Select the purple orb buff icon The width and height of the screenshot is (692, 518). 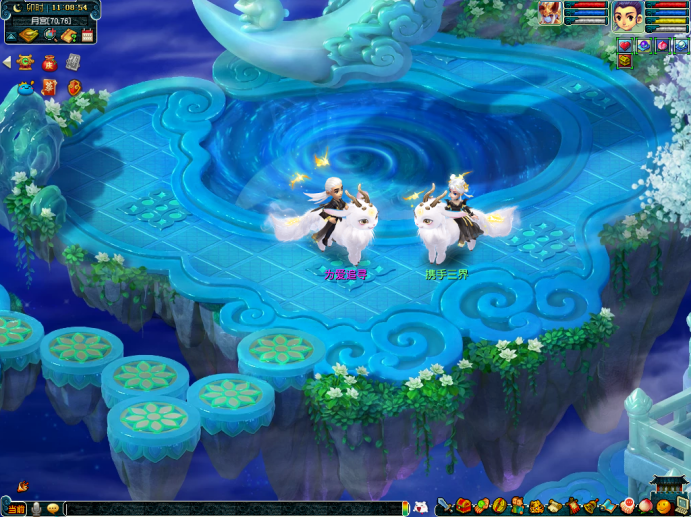coord(644,45)
